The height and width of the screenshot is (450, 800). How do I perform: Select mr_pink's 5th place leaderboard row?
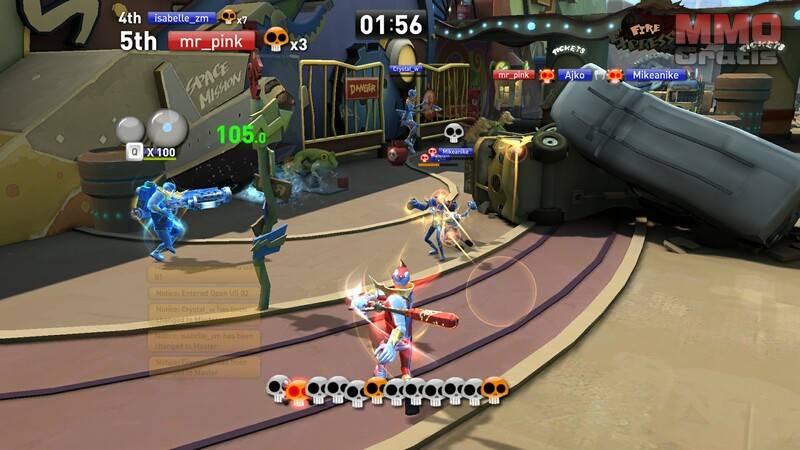pos(210,41)
